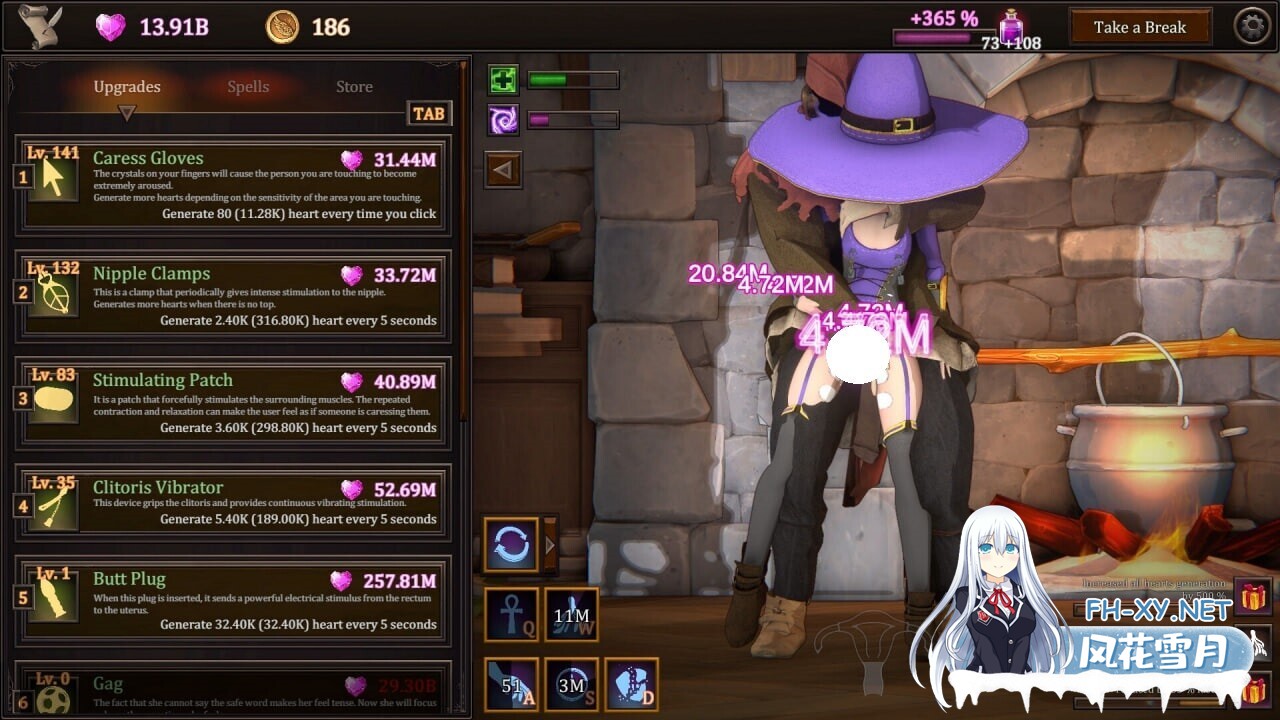Click the Take a Break button

point(1140,27)
